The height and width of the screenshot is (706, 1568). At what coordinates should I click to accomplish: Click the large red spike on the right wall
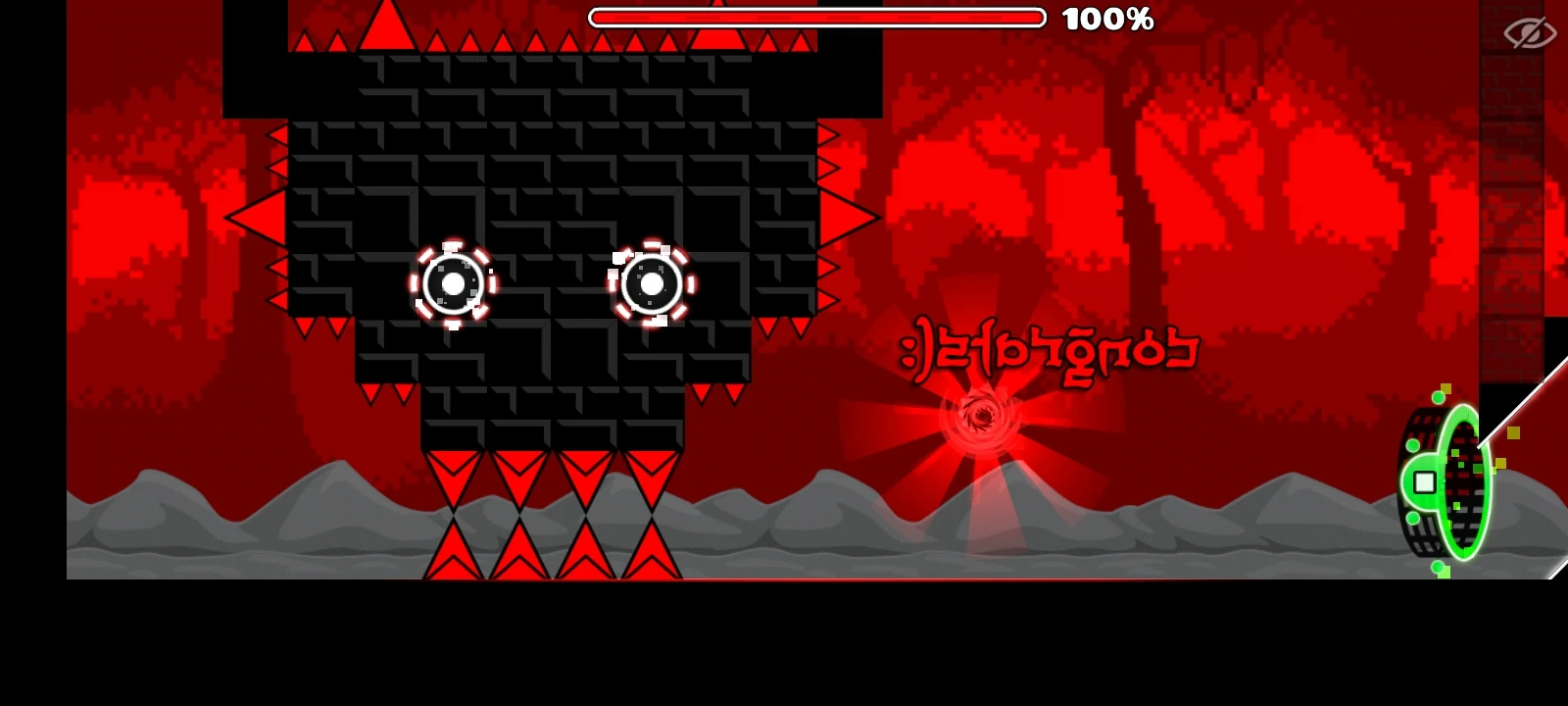coord(844,214)
